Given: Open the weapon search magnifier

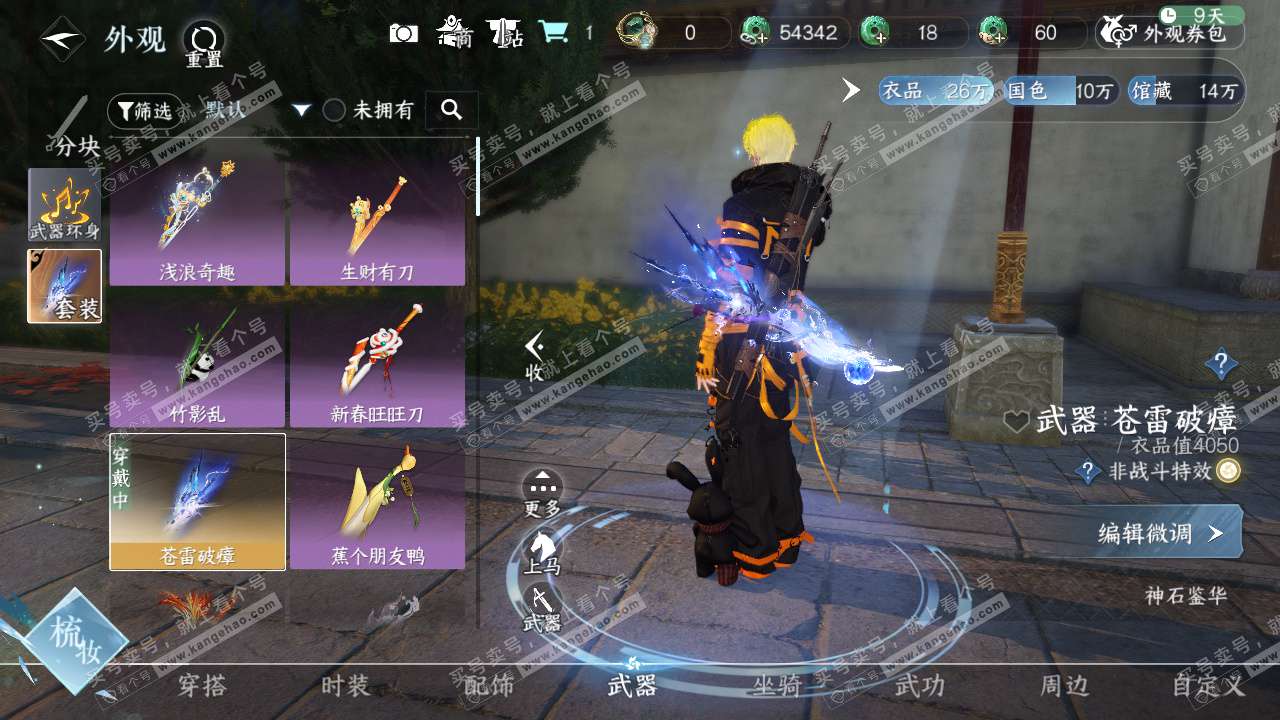Looking at the screenshot, I should pos(451,110).
